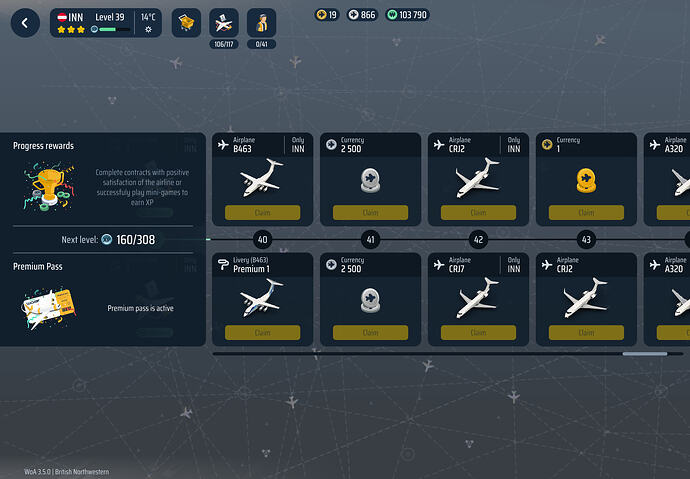Click the horizontal rewards scrollbar

pos(644,353)
